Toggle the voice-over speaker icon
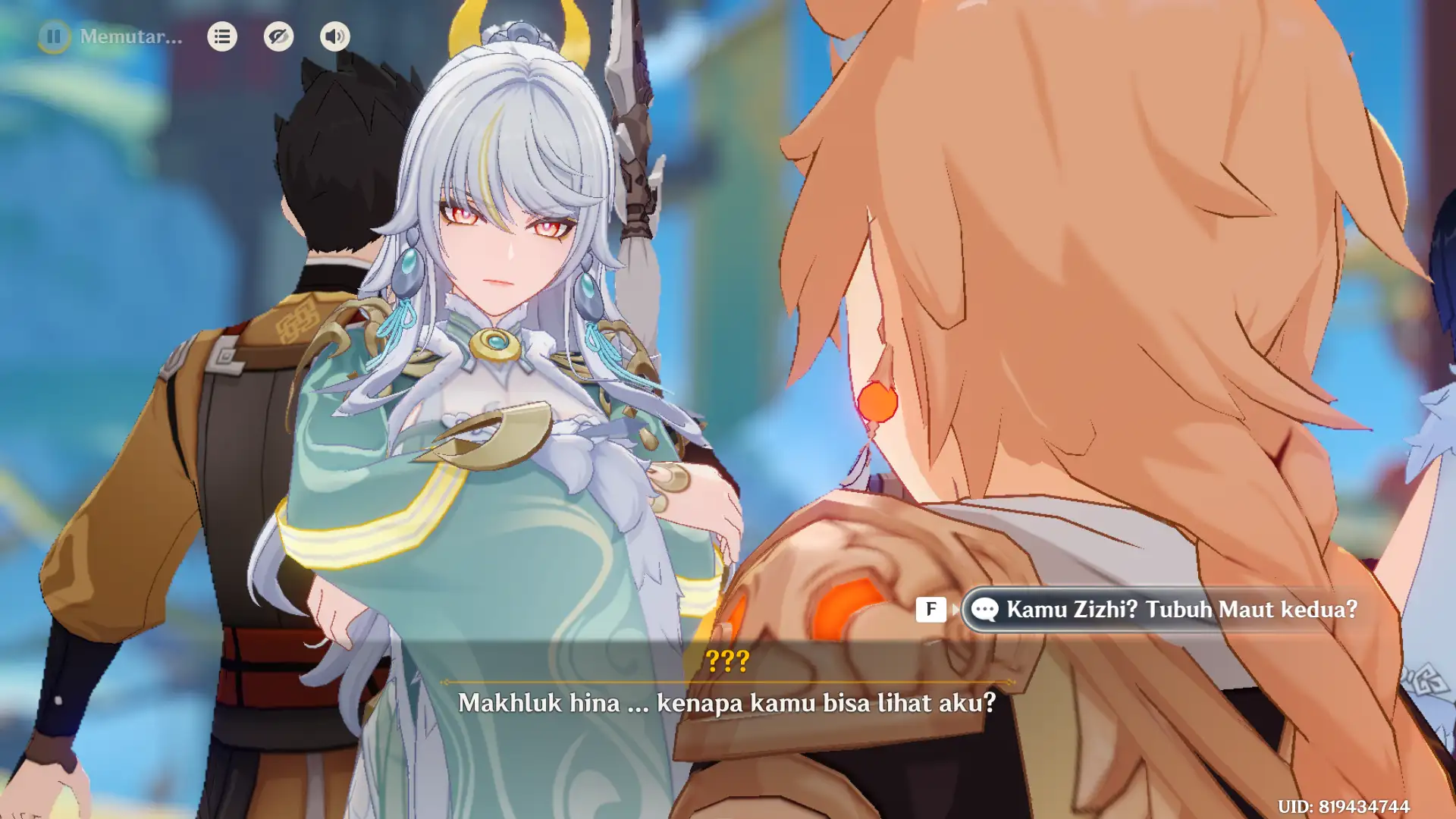 [334, 36]
